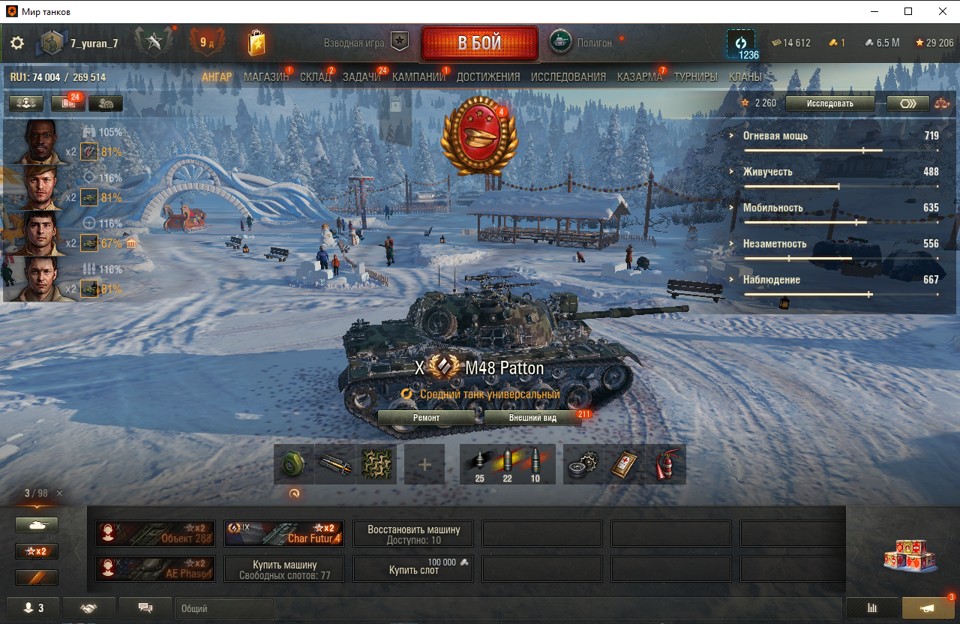Open the СКЛАД tab
The width and height of the screenshot is (960, 624).
coord(316,77)
